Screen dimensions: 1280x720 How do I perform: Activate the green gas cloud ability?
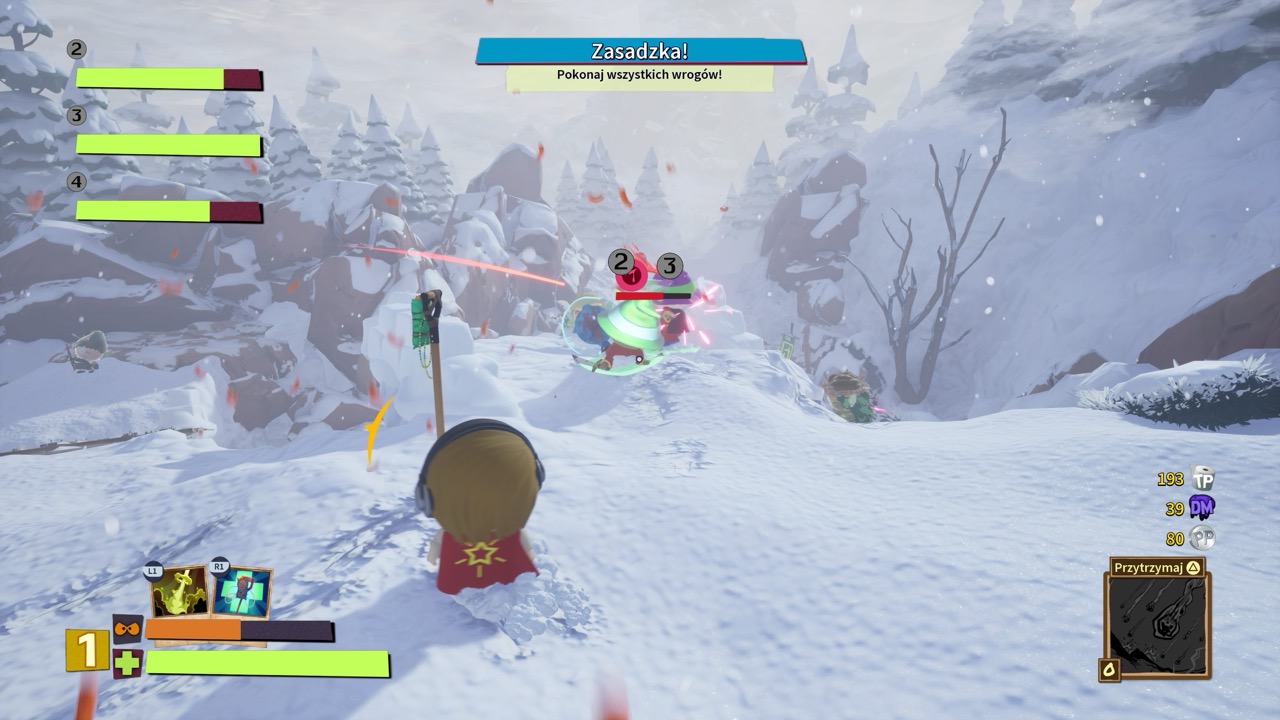(x=180, y=591)
